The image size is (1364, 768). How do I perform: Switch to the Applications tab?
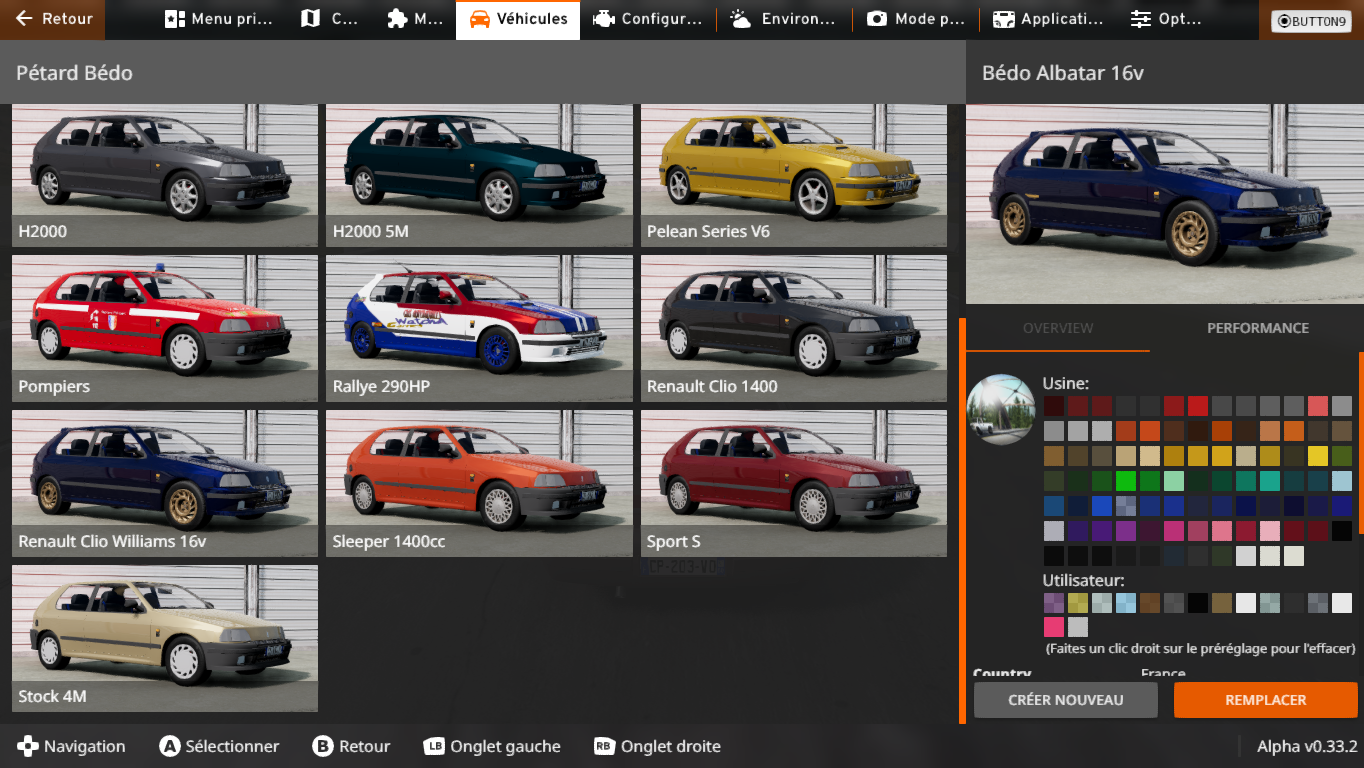1047,19
